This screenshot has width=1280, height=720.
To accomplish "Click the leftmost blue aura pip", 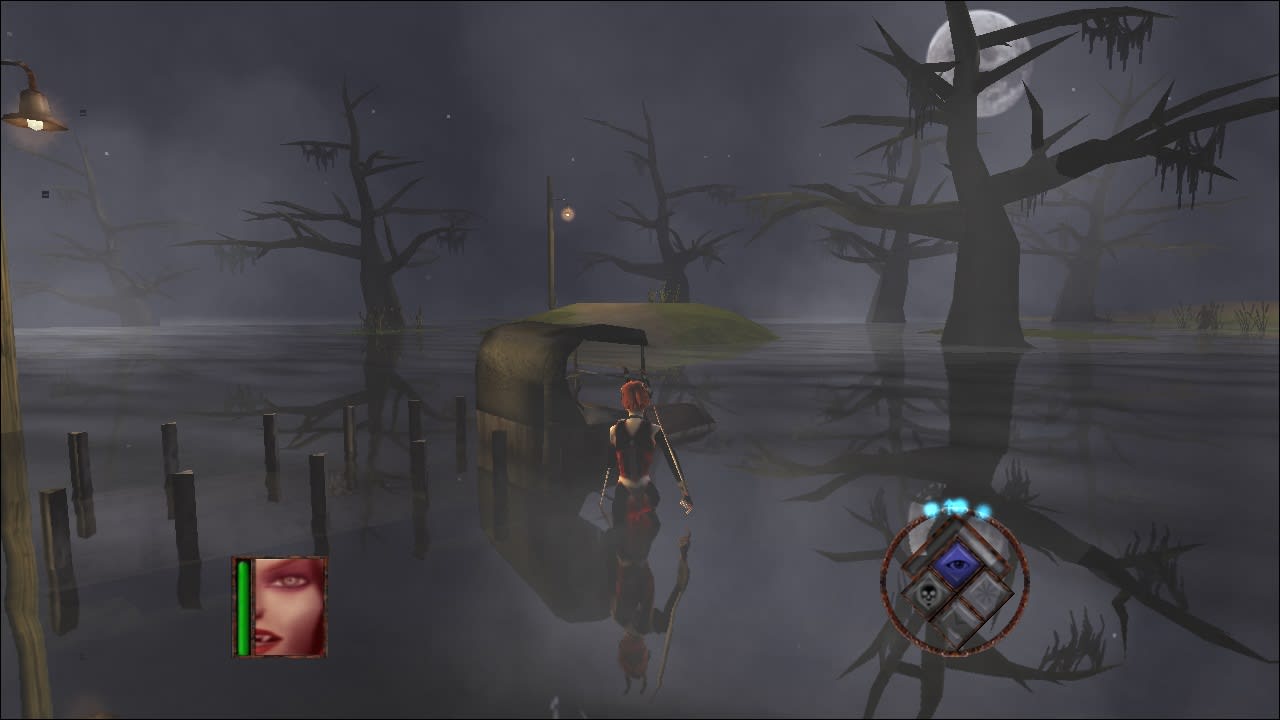I will click(931, 508).
